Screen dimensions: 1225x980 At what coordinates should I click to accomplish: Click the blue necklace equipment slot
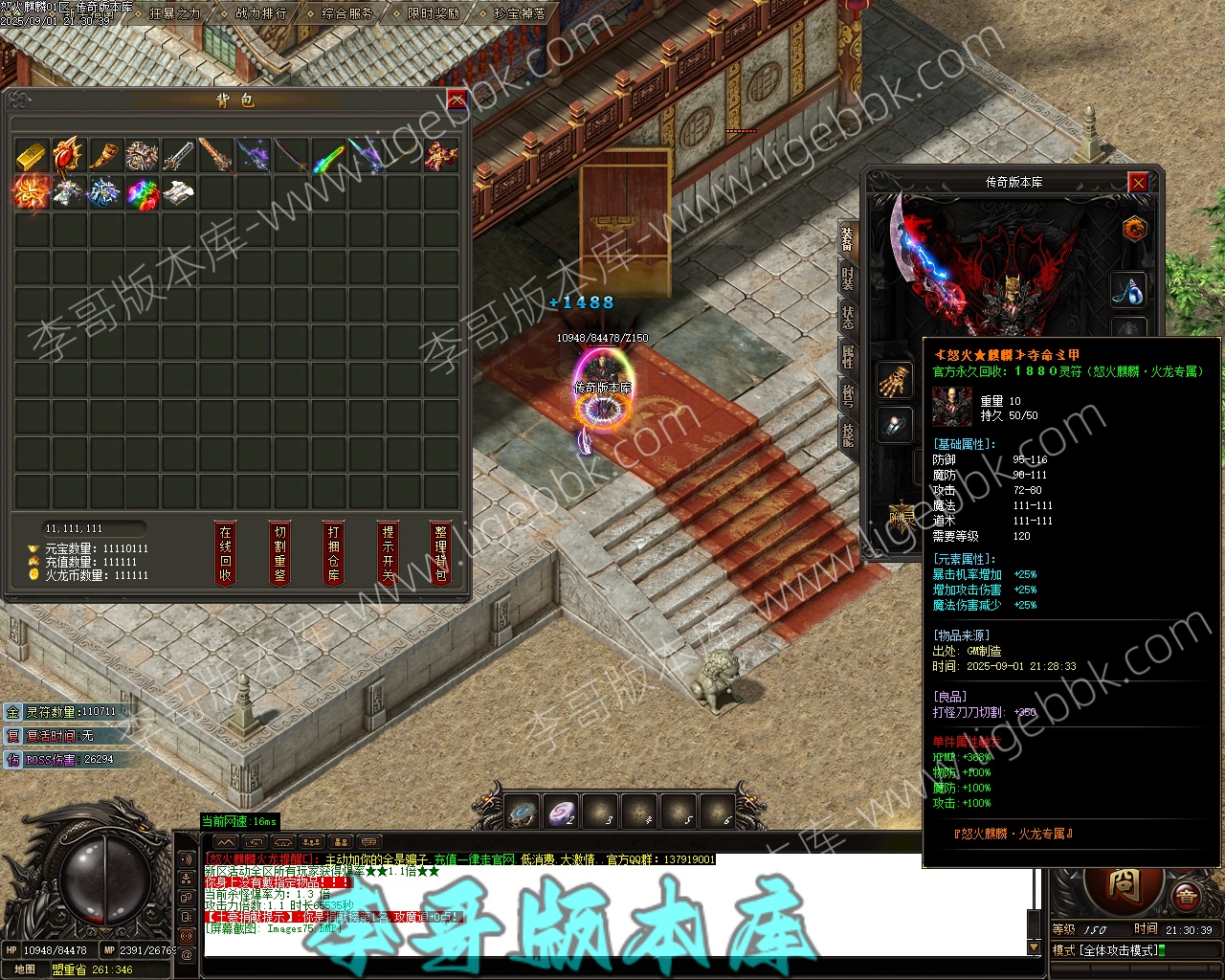(1128, 290)
